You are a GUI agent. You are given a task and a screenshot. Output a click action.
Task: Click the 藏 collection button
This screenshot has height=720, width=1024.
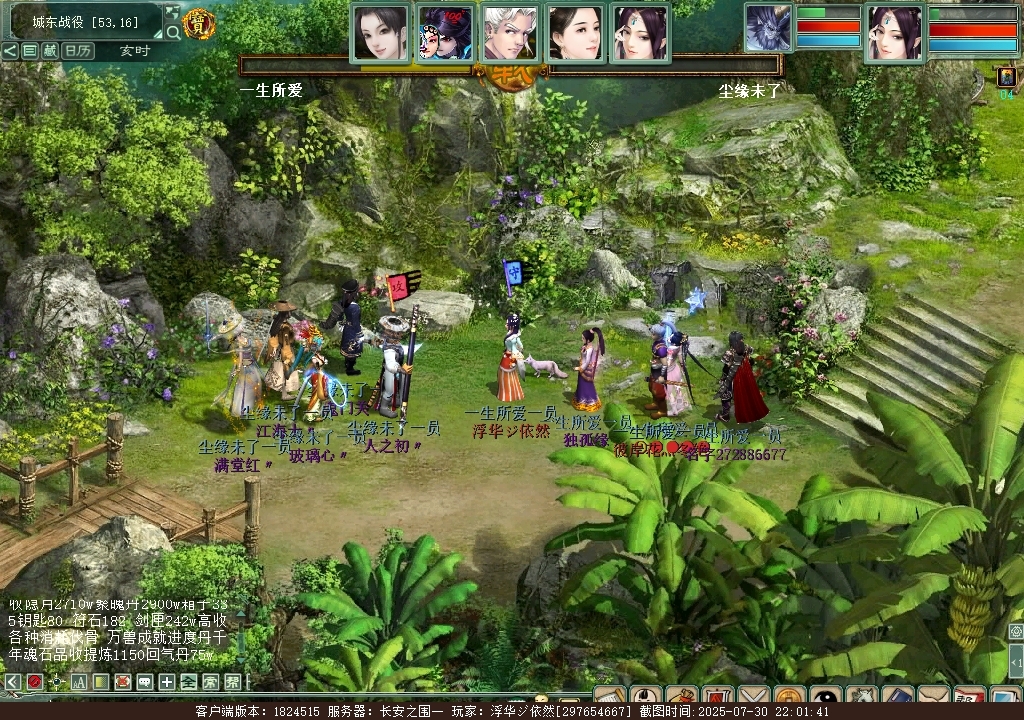click(49, 51)
